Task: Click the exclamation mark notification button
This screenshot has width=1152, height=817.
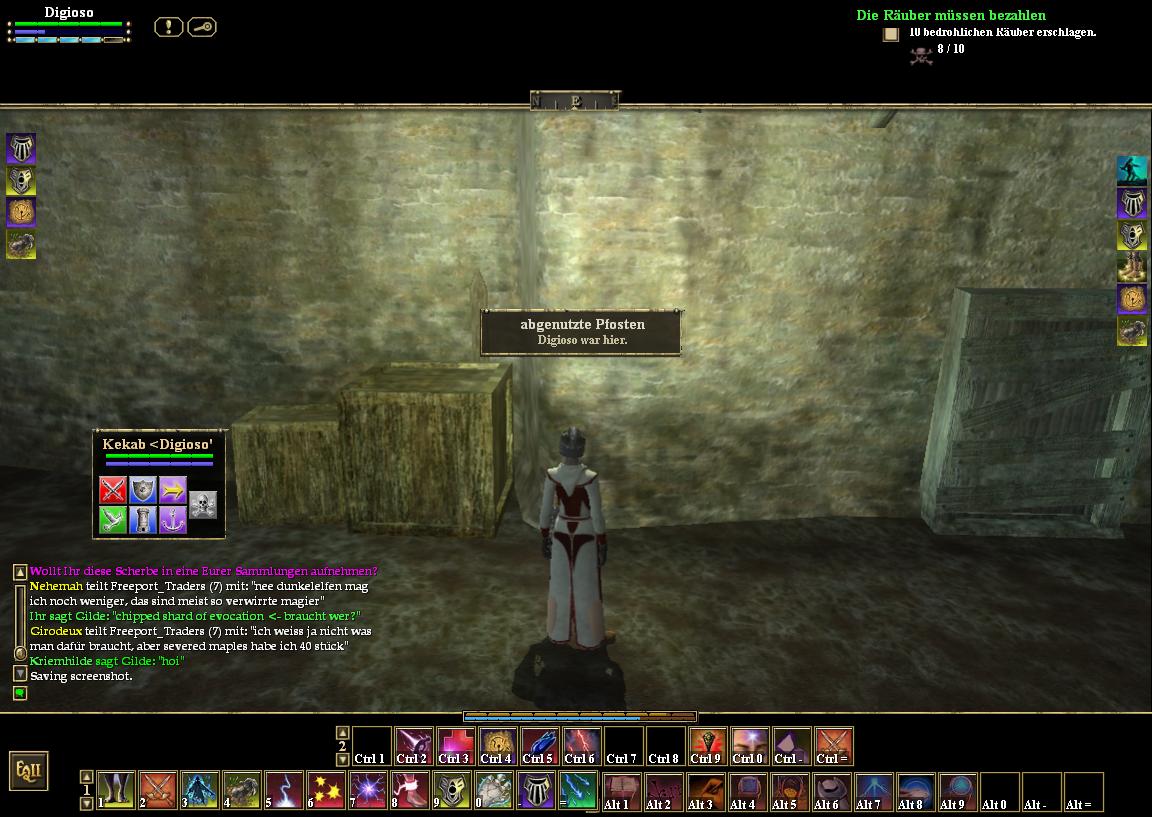Action: (169, 27)
